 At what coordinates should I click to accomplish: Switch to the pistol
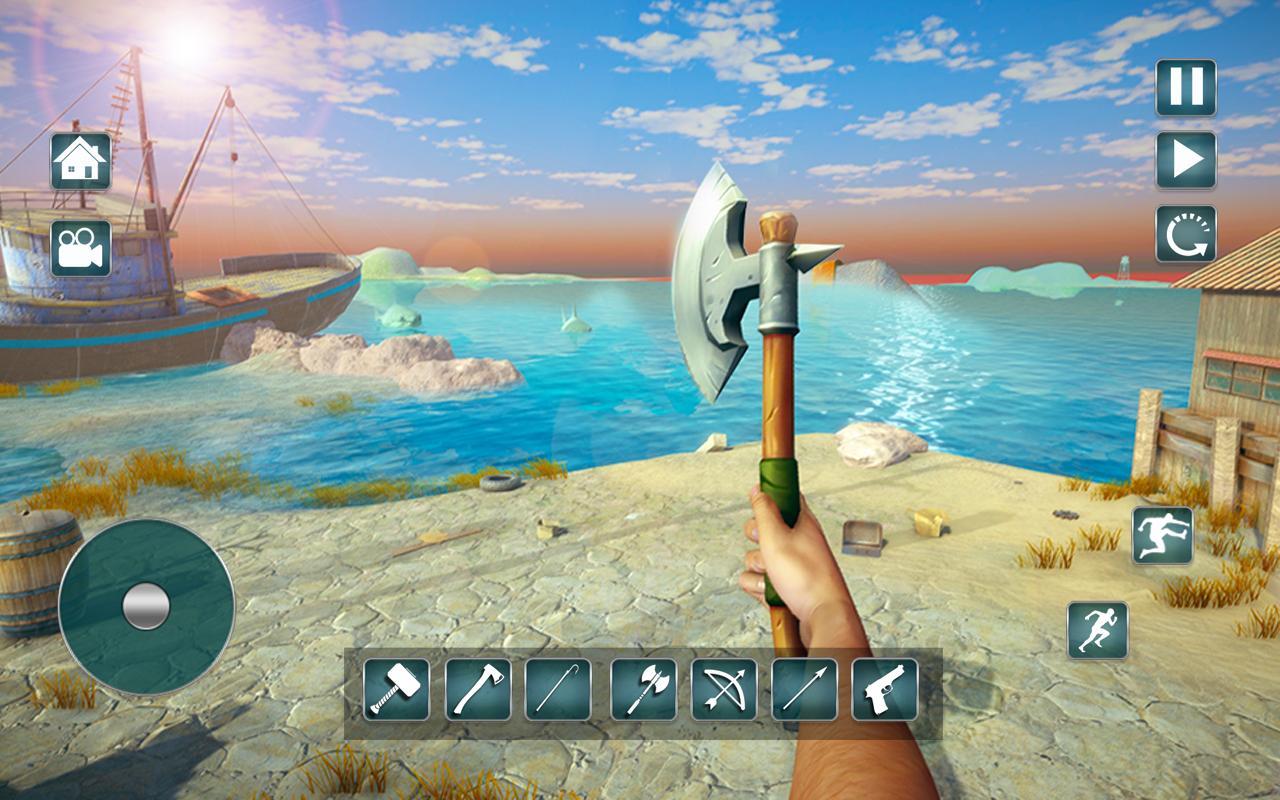click(x=885, y=689)
